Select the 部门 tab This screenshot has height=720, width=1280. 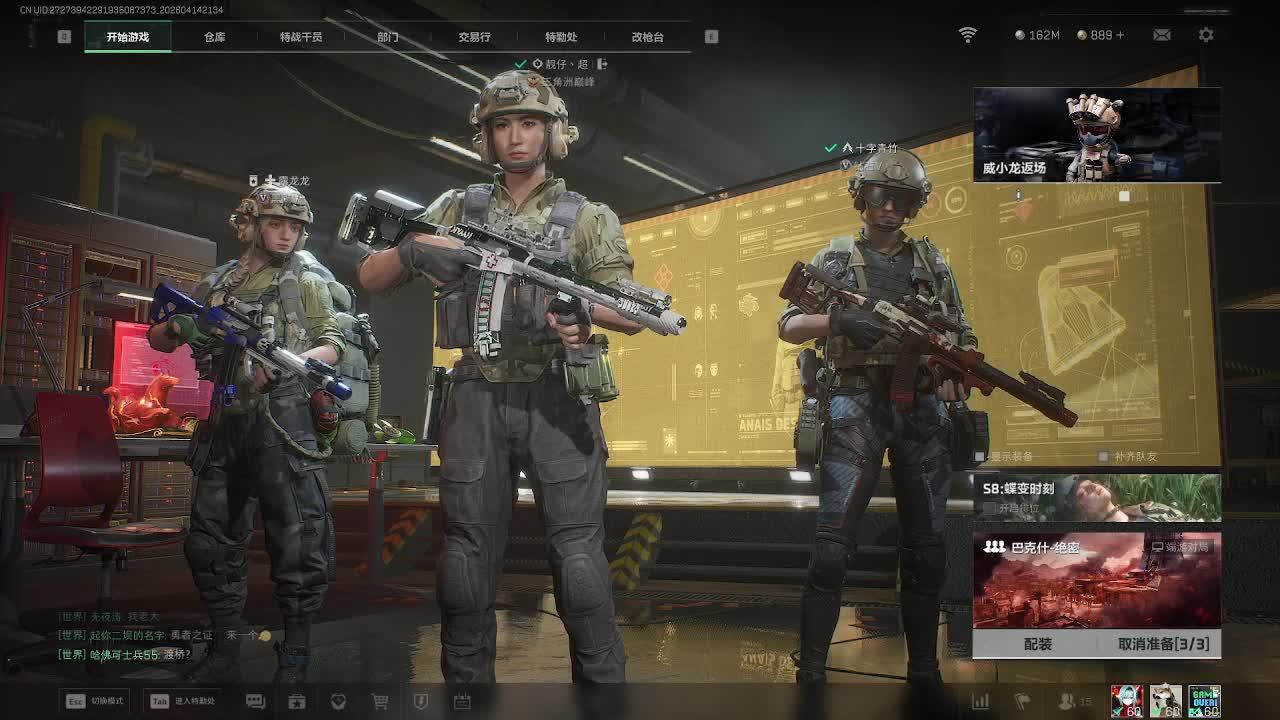(x=388, y=37)
